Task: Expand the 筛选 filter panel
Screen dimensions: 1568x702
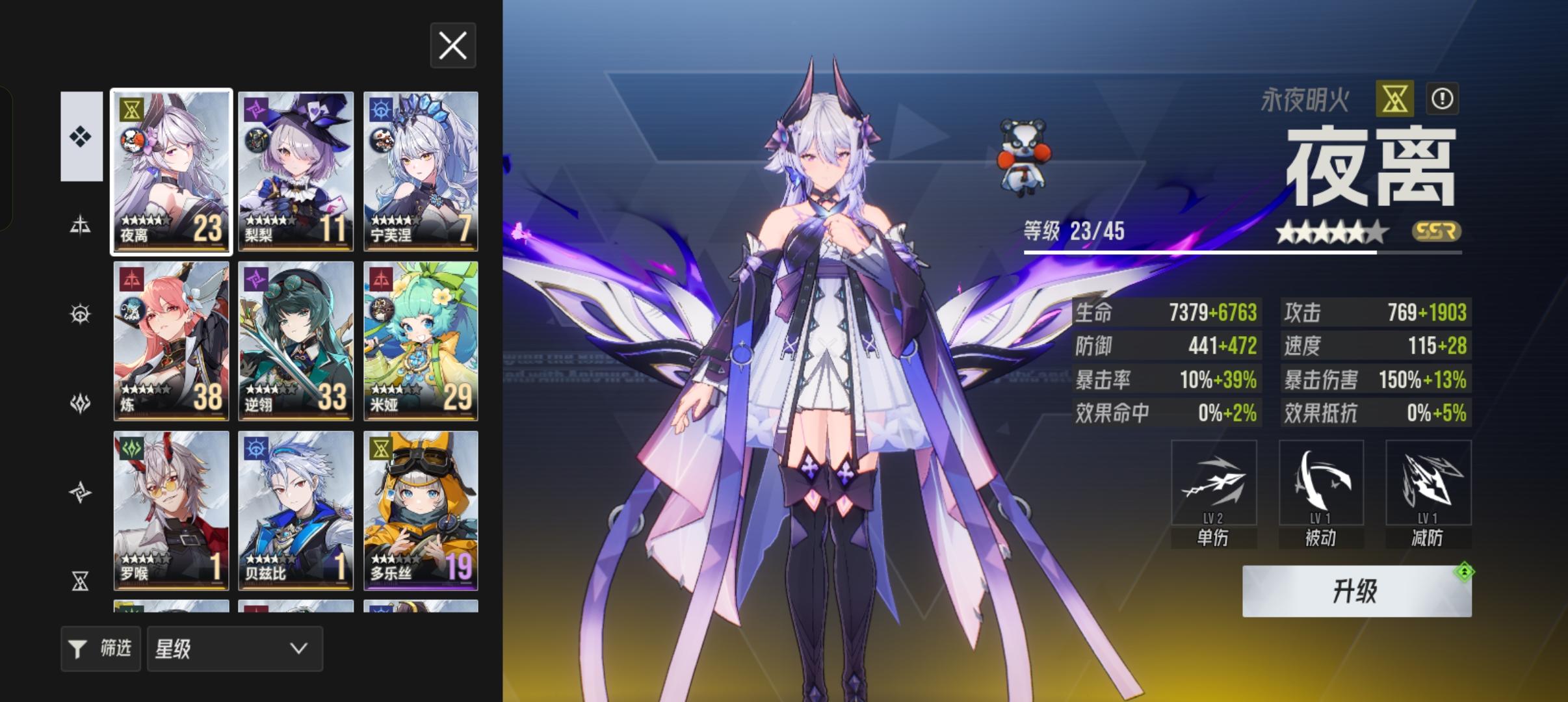Action: (100, 648)
